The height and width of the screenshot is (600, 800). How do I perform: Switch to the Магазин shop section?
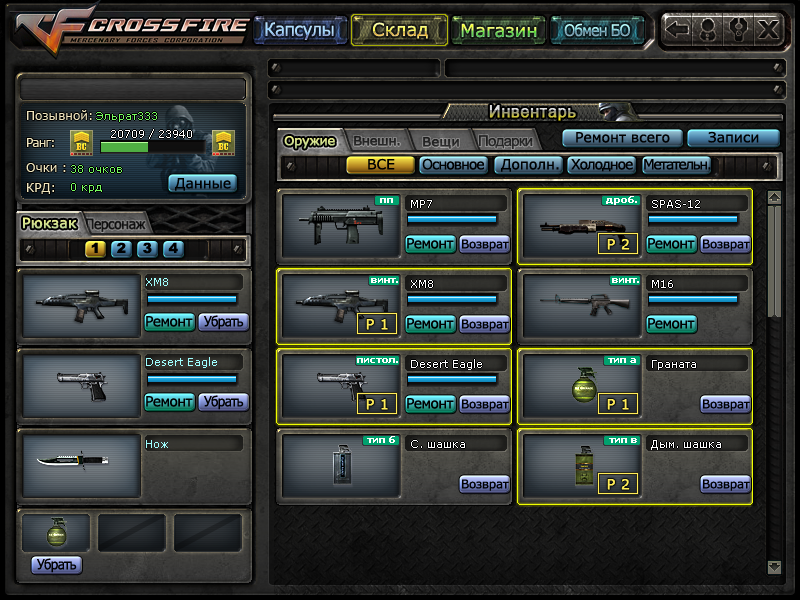tap(499, 30)
